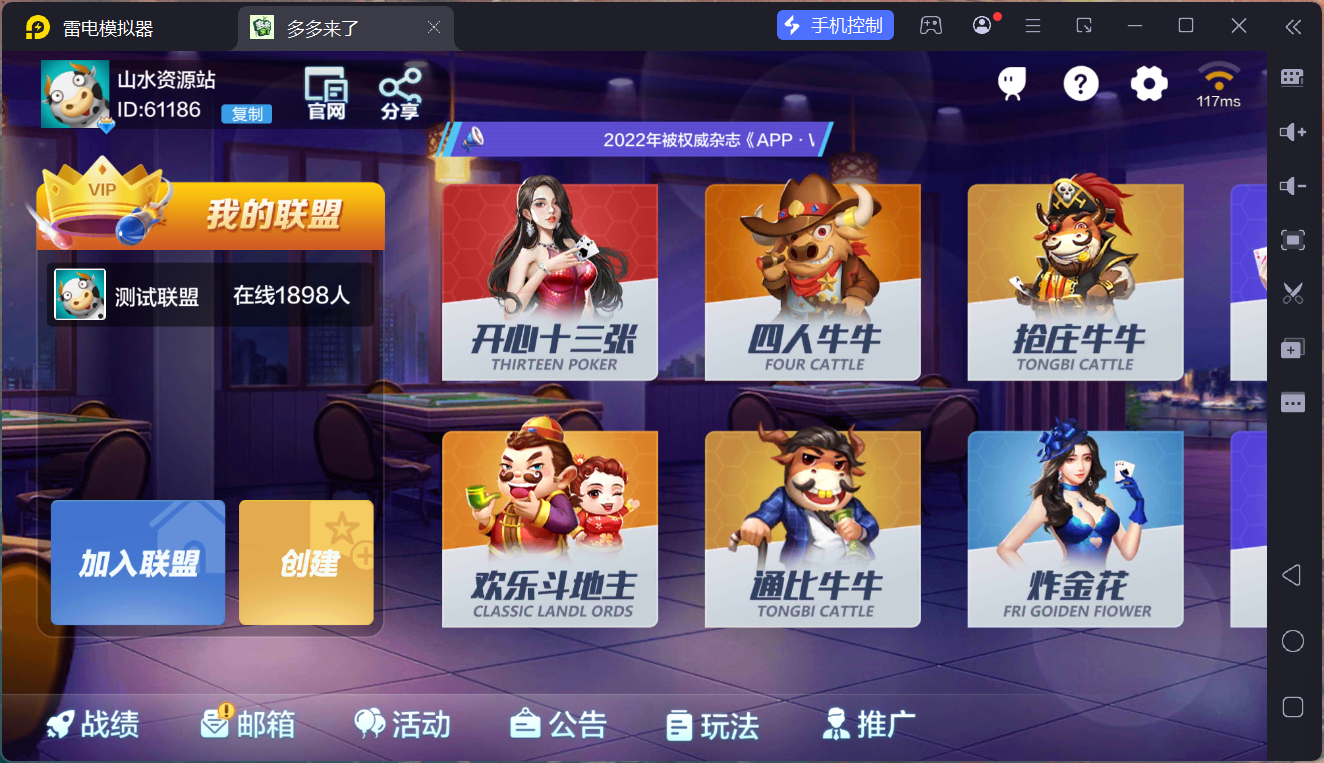Screen dimensions: 1324x763
Task: View match records via the 战绩 icon
Action: (92, 724)
